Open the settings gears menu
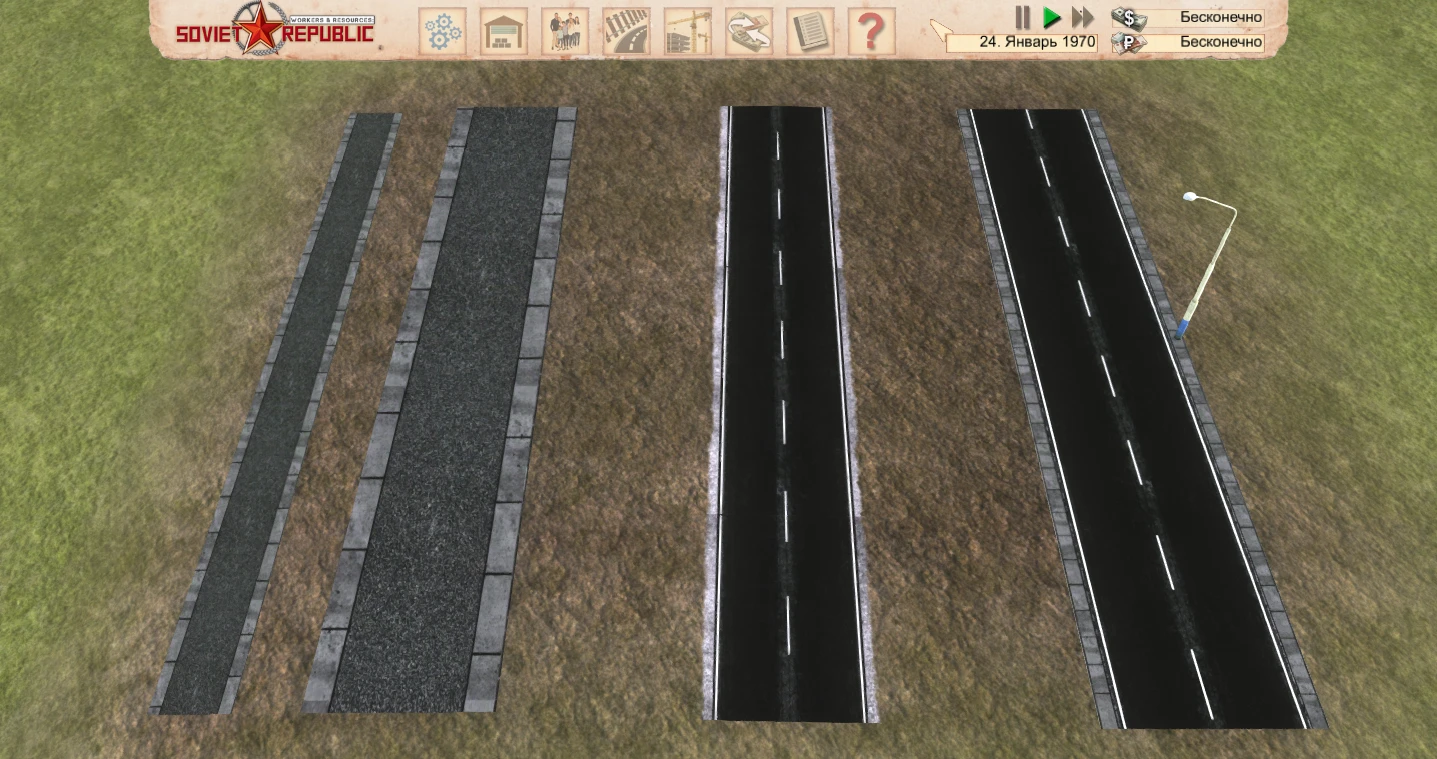 pyautogui.click(x=441, y=31)
